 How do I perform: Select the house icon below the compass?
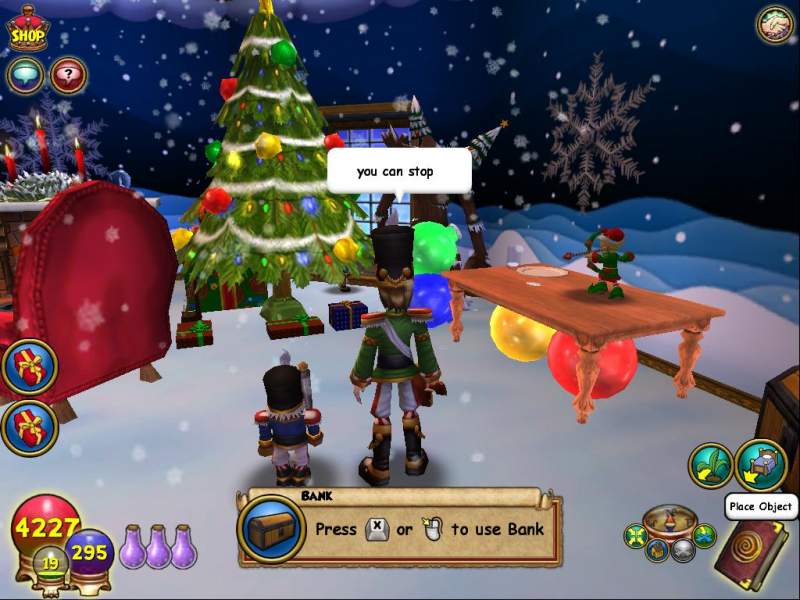tap(658, 549)
